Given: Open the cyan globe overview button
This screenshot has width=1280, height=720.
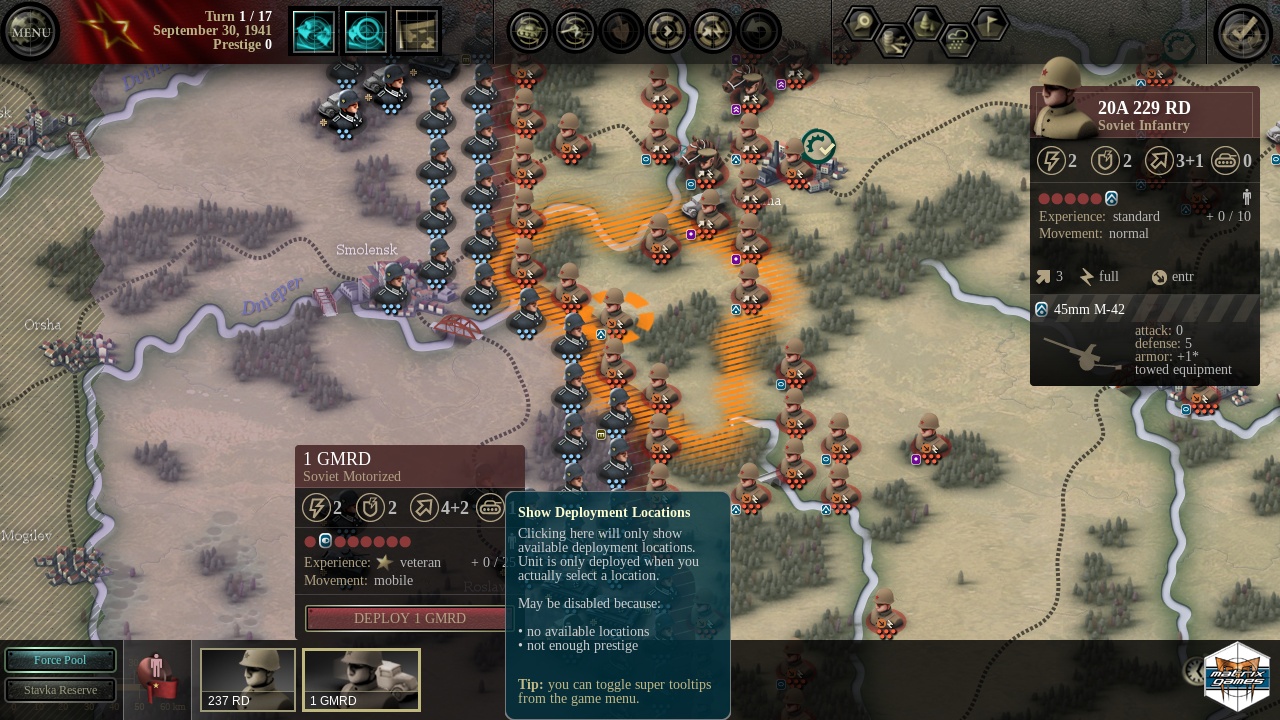Looking at the screenshot, I should click(314, 32).
